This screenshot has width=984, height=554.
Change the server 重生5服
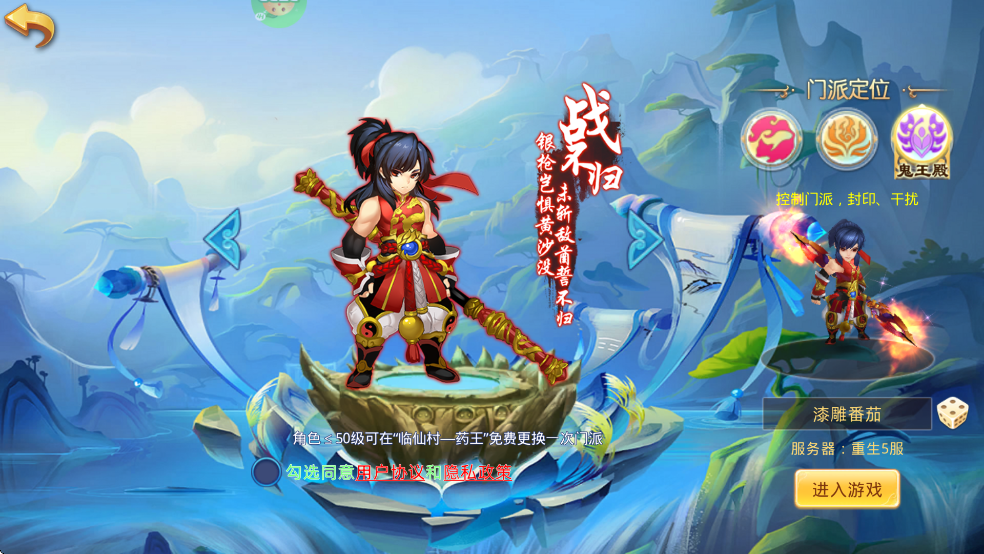click(847, 448)
